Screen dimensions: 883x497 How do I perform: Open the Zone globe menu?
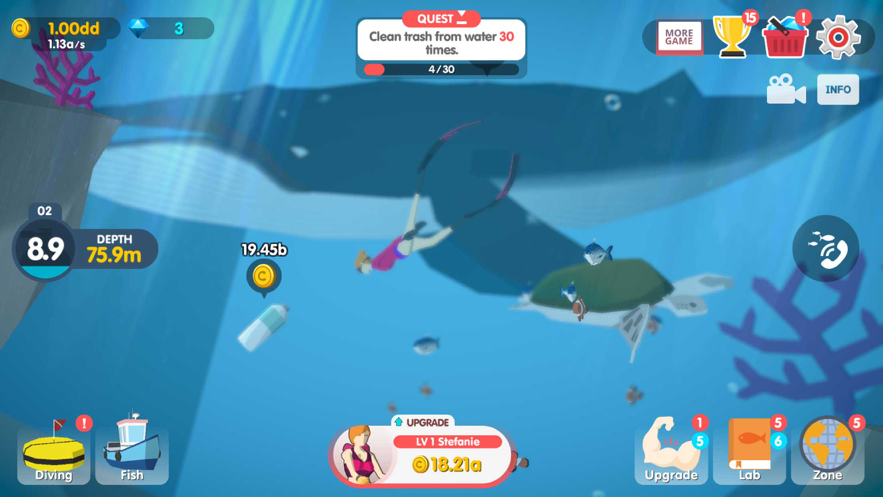tap(828, 450)
